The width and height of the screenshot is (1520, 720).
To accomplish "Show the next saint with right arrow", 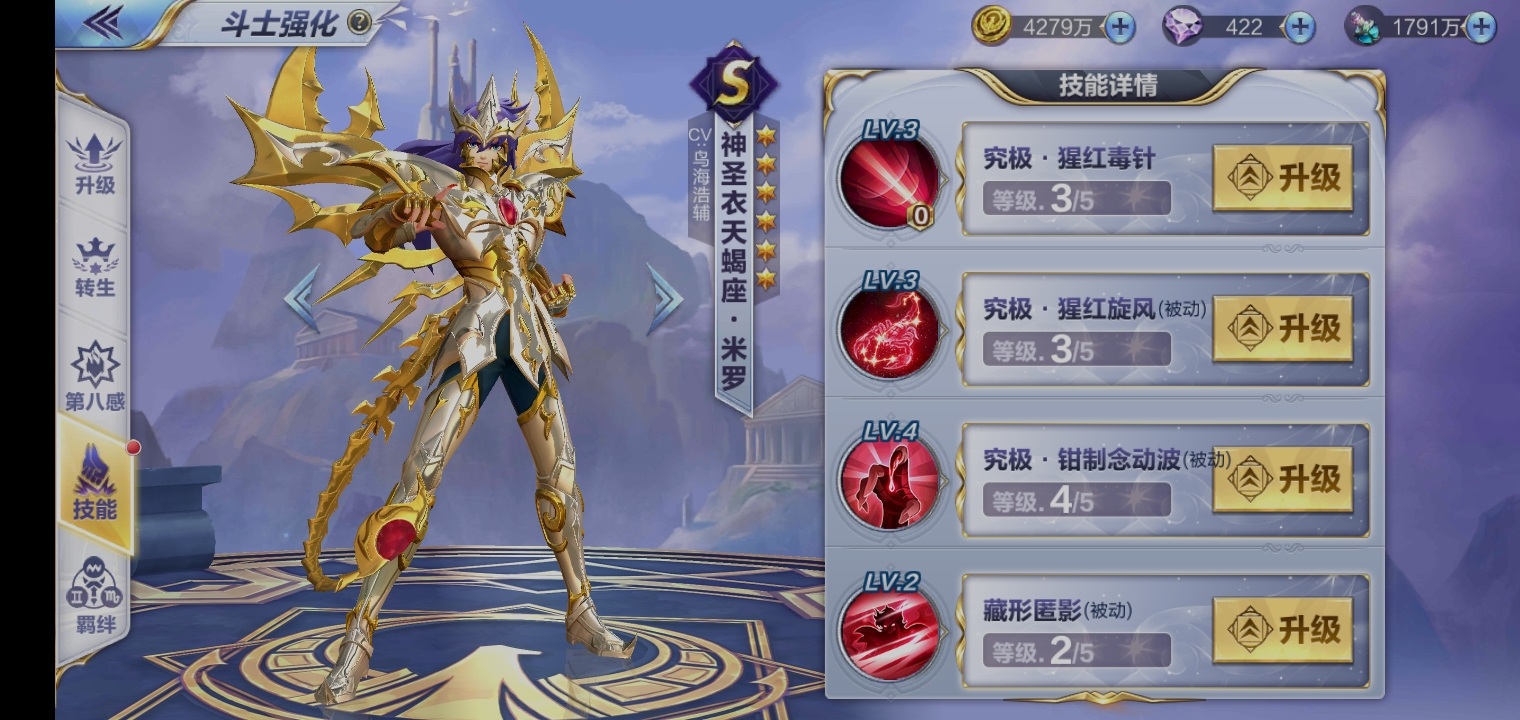I will click(x=664, y=298).
